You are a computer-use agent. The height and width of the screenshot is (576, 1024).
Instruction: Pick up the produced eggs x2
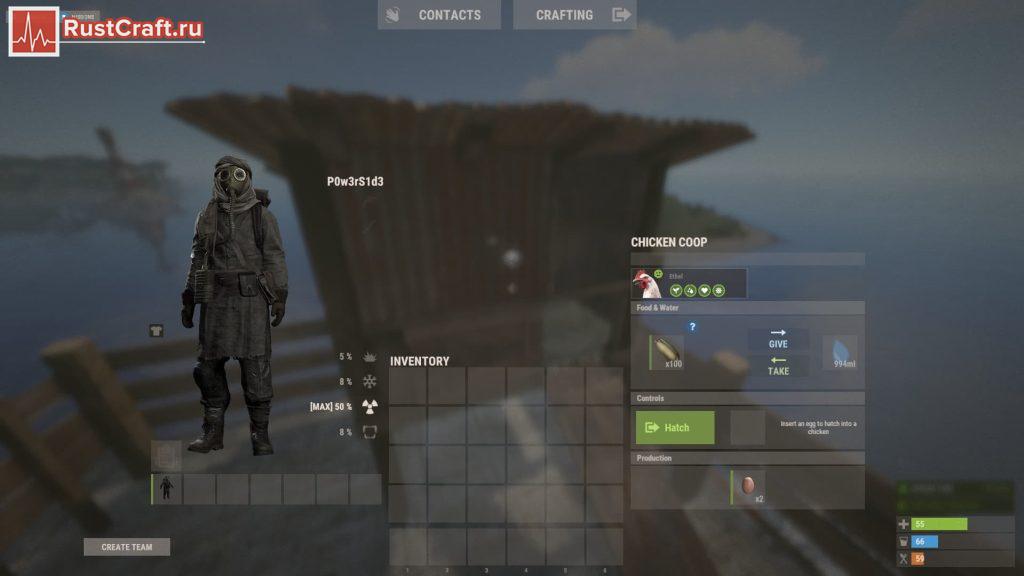pyautogui.click(x=748, y=486)
